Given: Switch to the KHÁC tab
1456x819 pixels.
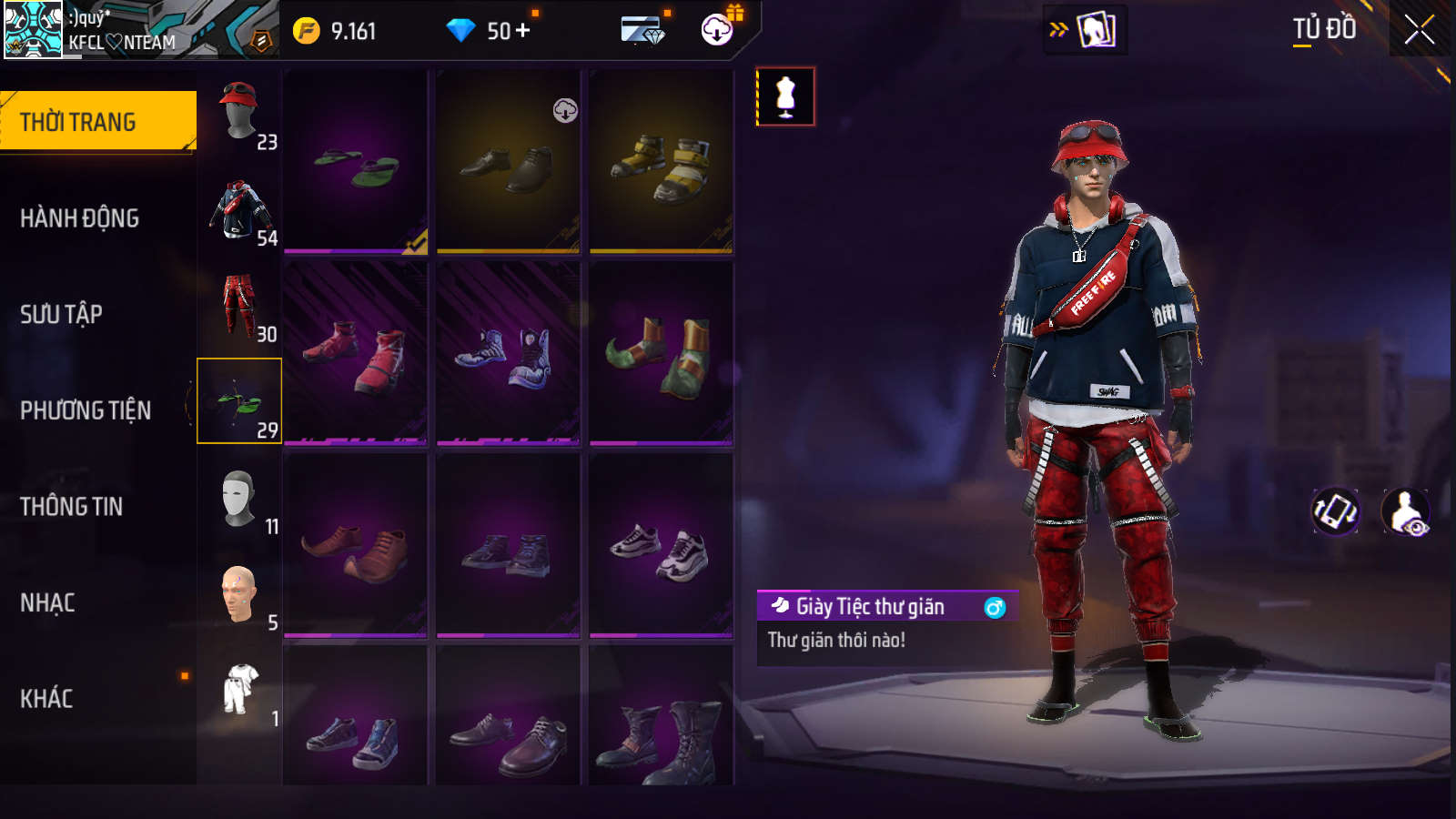Looking at the screenshot, I should [47, 699].
